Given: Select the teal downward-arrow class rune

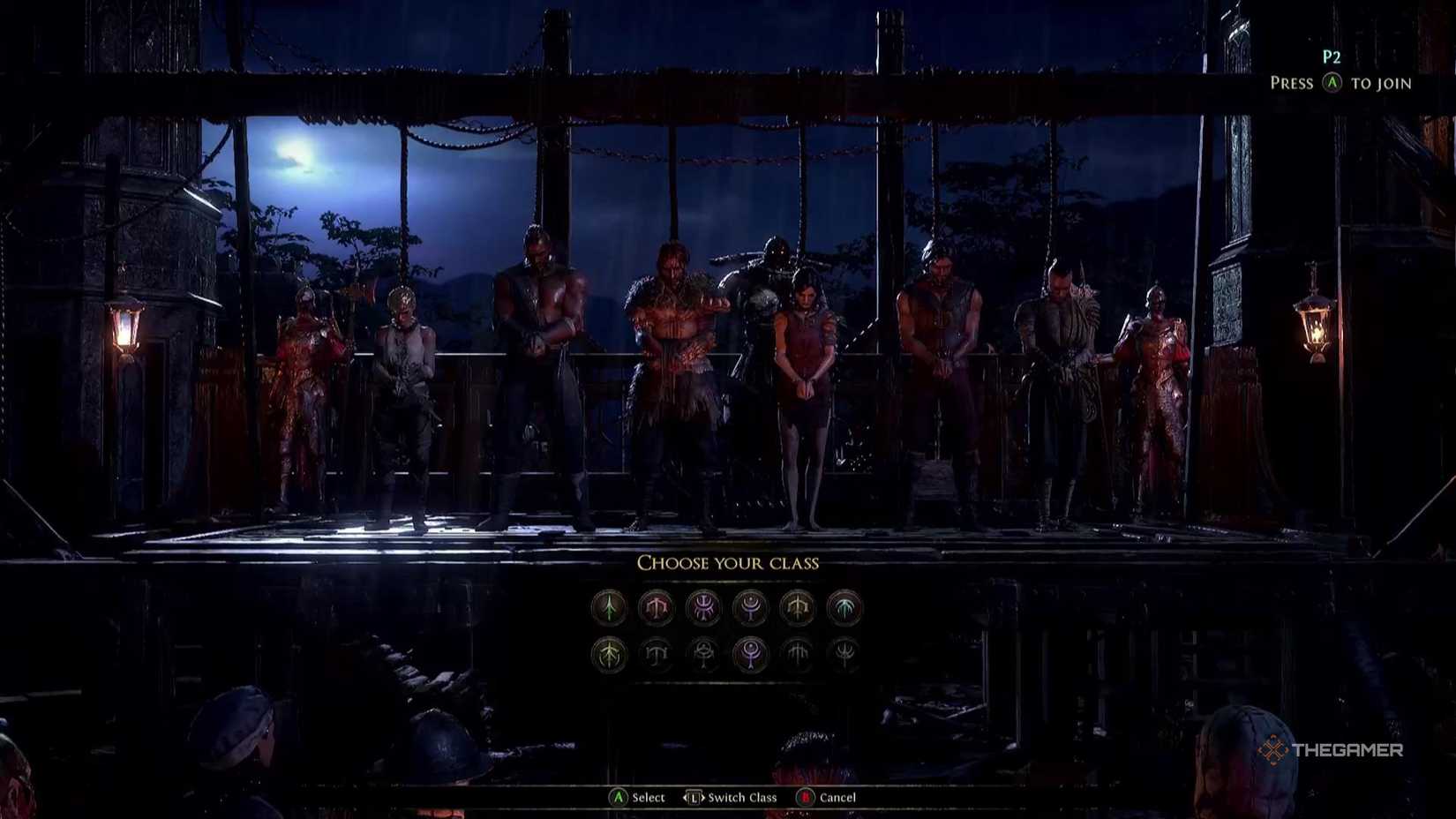Looking at the screenshot, I should (844, 609).
